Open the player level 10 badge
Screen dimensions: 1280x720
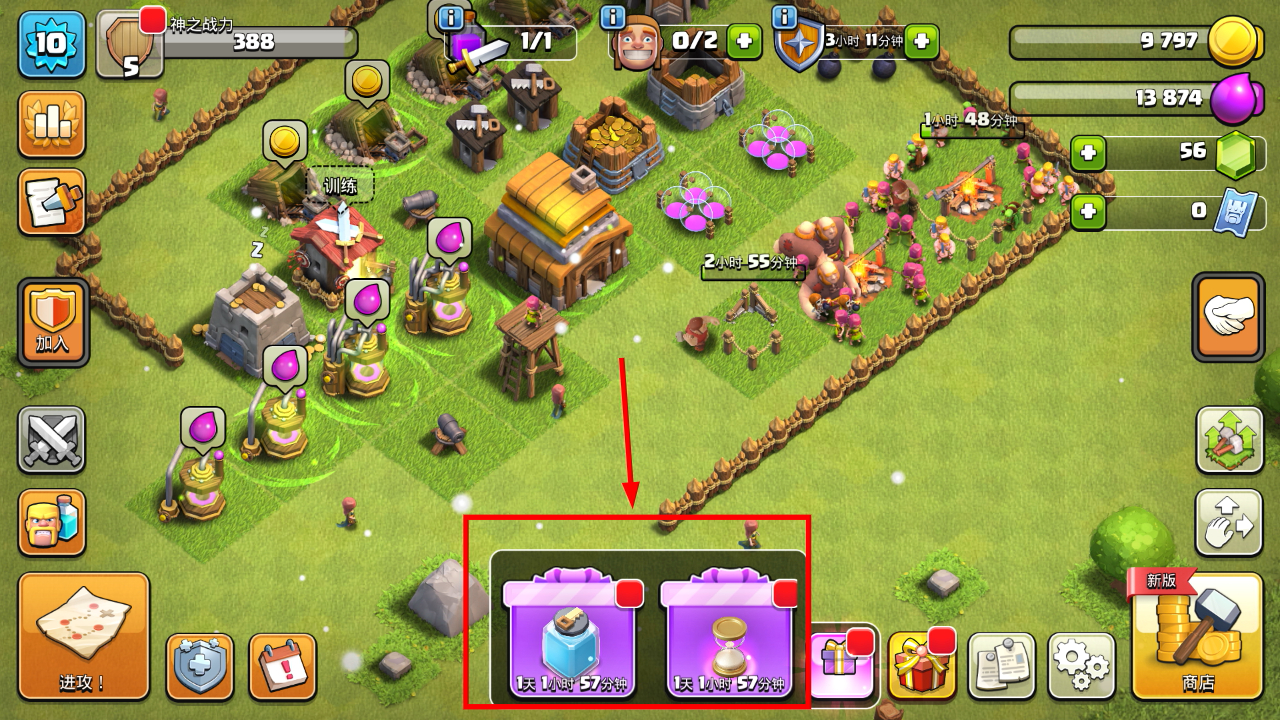point(51,44)
